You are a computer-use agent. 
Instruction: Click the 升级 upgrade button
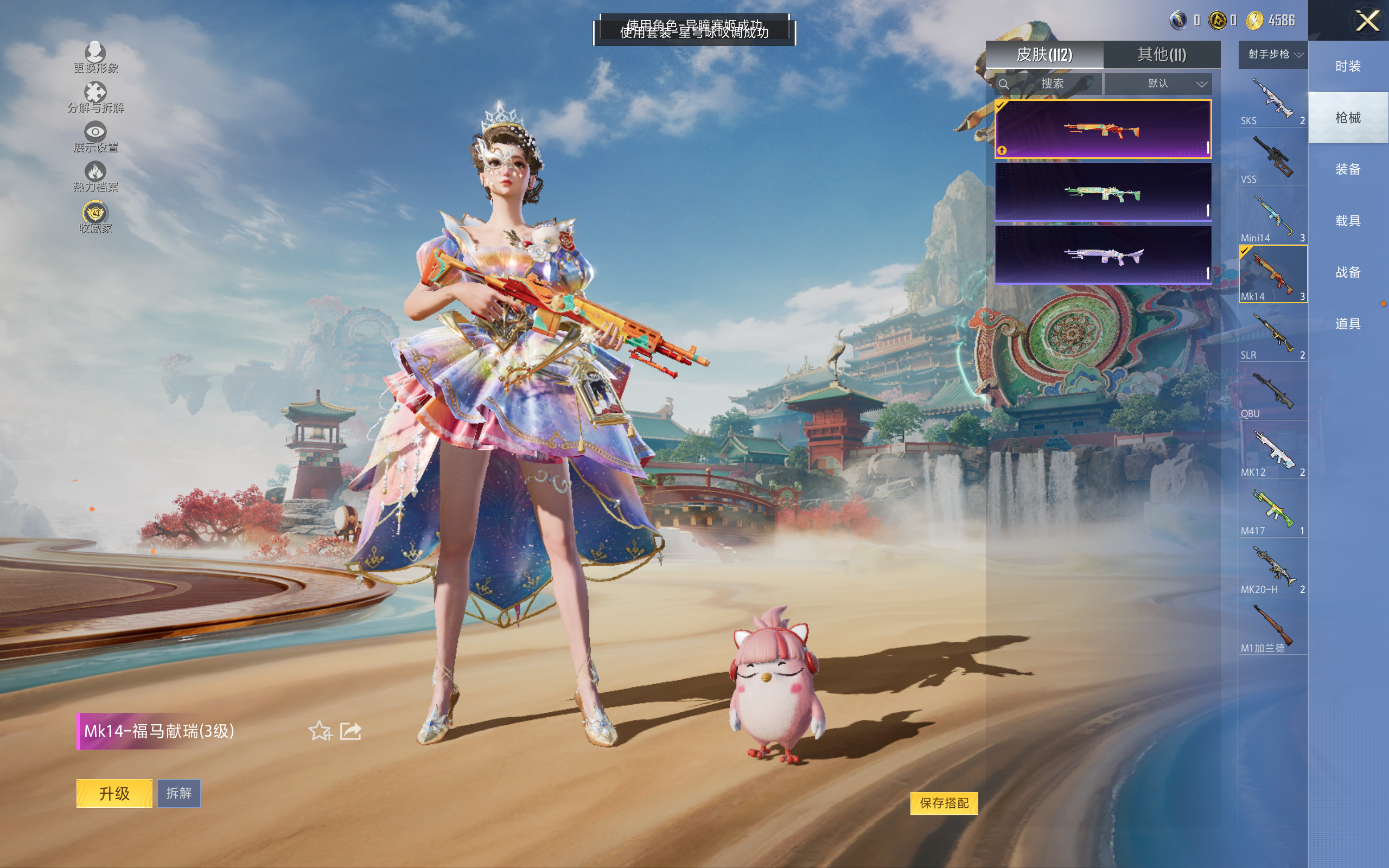(x=114, y=793)
